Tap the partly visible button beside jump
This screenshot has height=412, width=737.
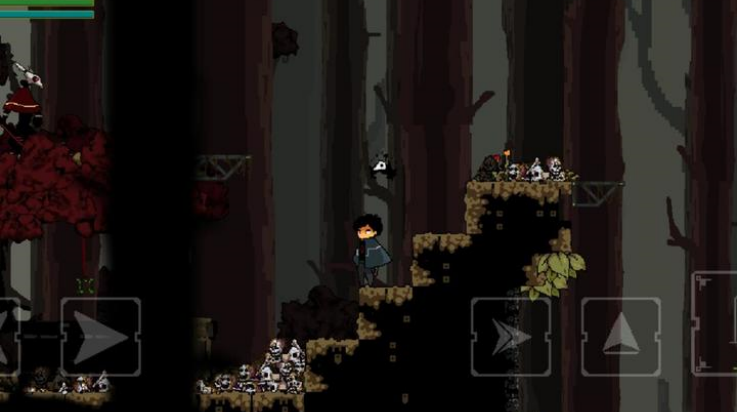pyautogui.click(x=716, y=324)
